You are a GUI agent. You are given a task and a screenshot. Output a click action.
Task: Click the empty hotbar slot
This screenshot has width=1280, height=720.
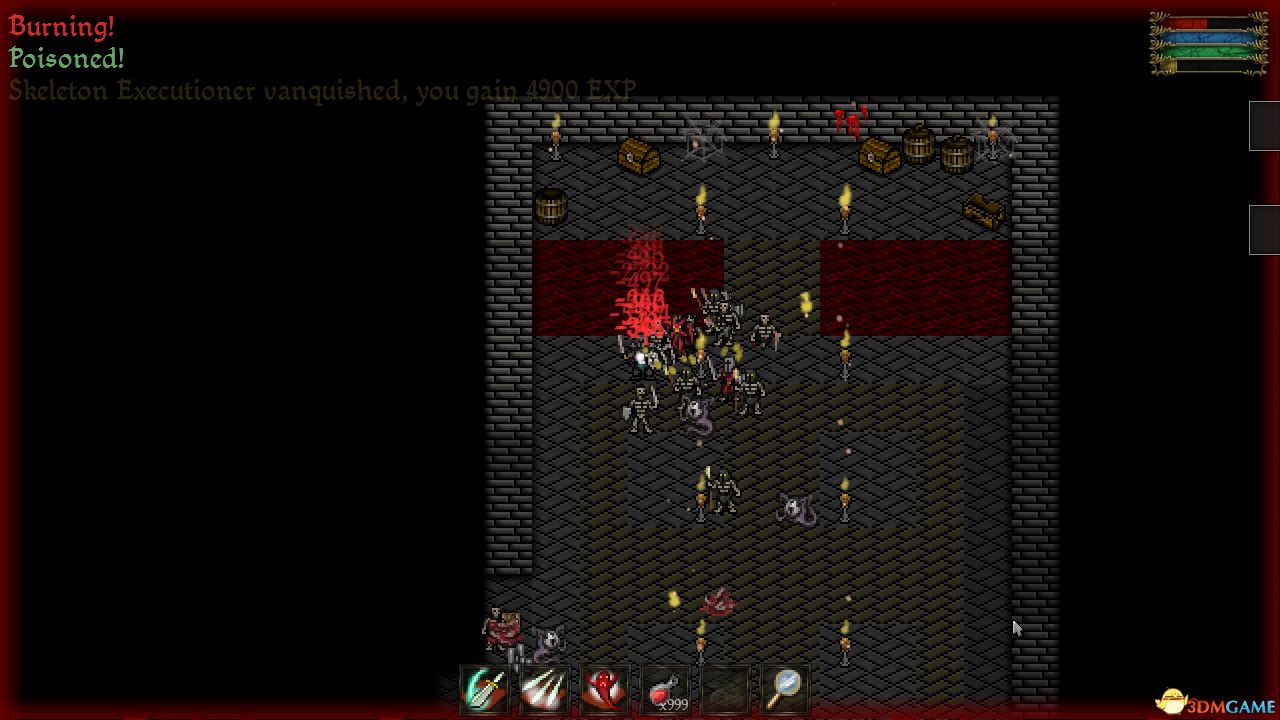coord(723,687)
